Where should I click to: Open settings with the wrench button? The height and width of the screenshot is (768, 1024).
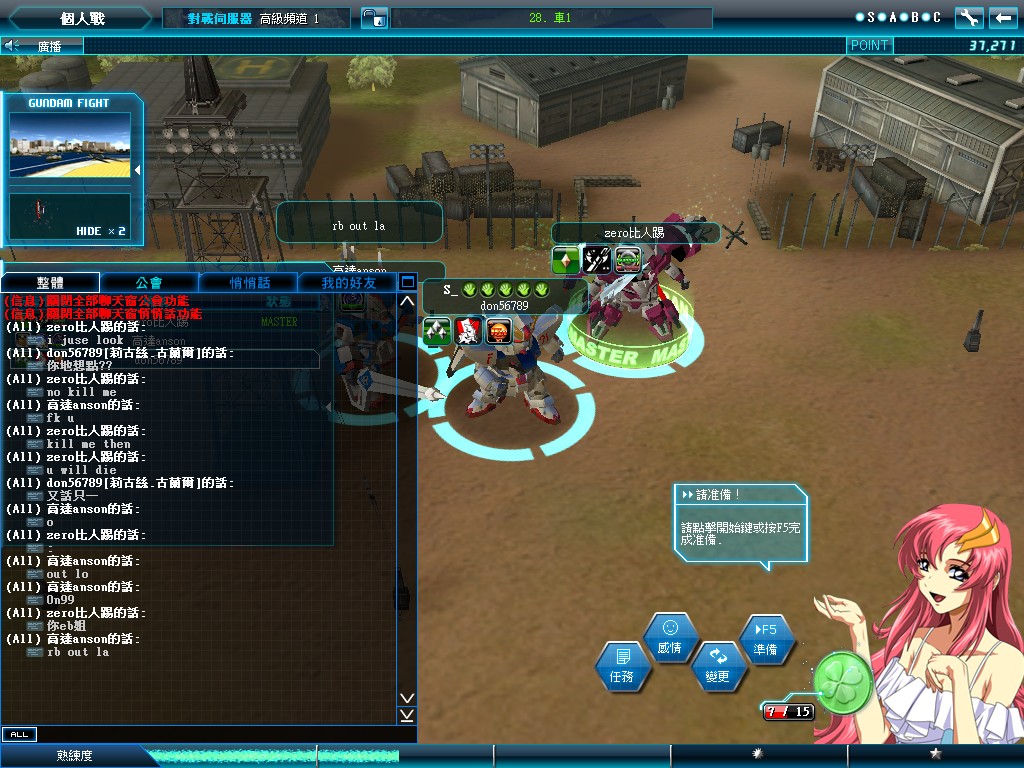(969, 17)
